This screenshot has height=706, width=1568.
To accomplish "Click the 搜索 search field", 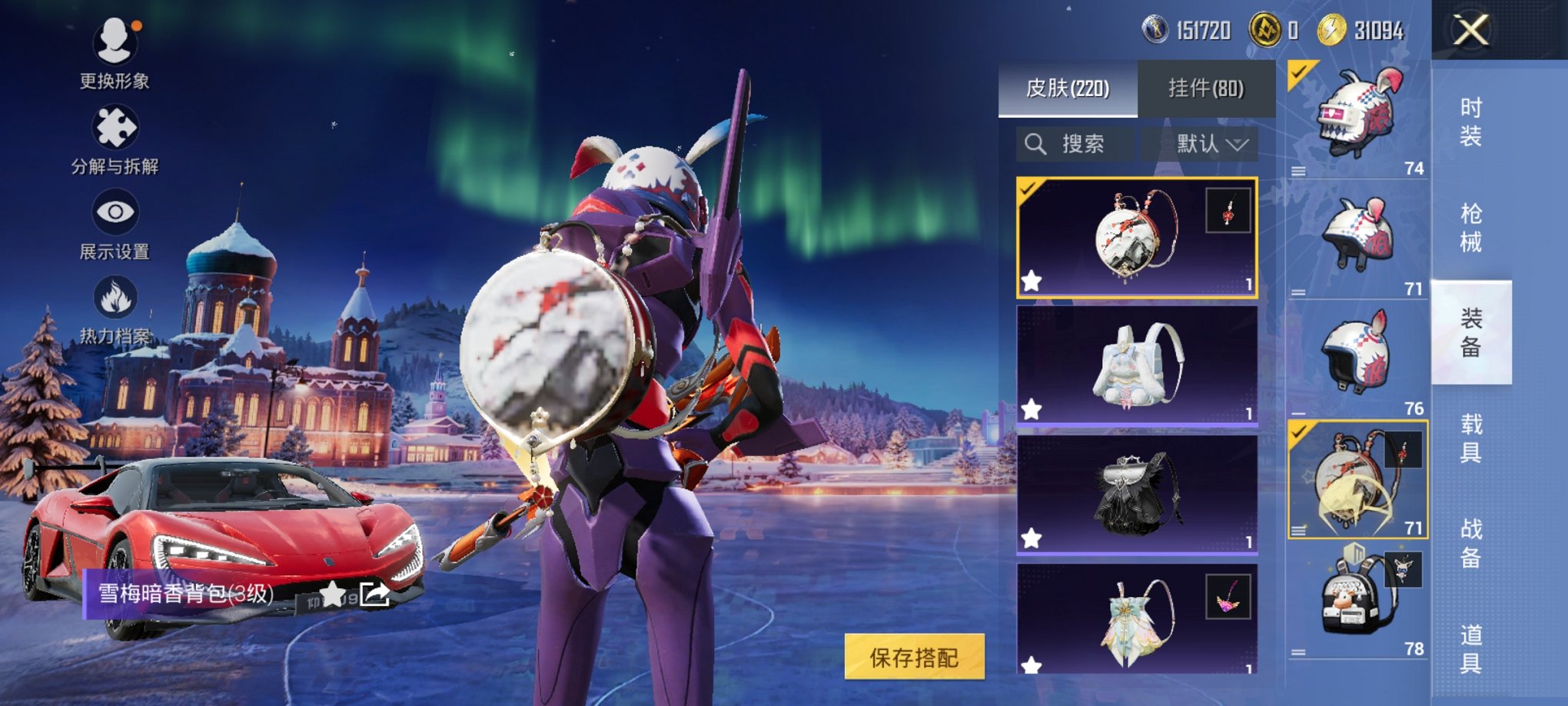I will [1075, 144].
